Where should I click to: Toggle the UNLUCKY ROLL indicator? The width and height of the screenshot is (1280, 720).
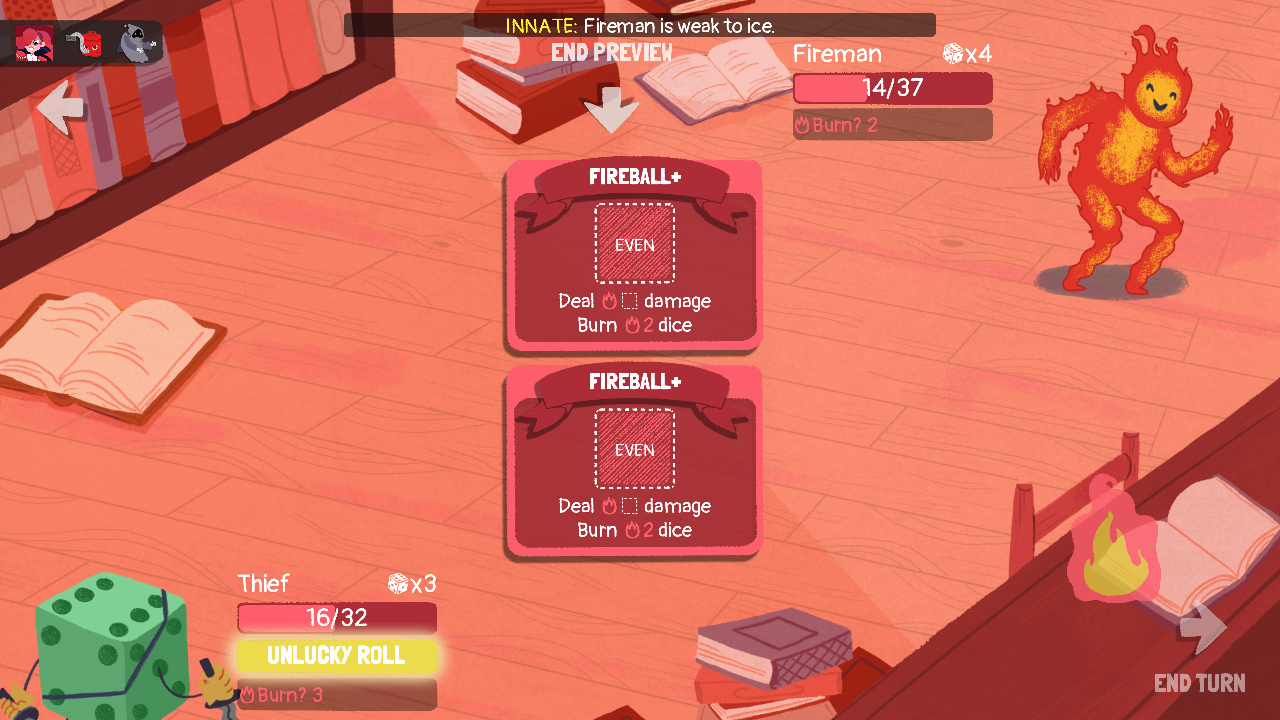click(x=336, y=656)
